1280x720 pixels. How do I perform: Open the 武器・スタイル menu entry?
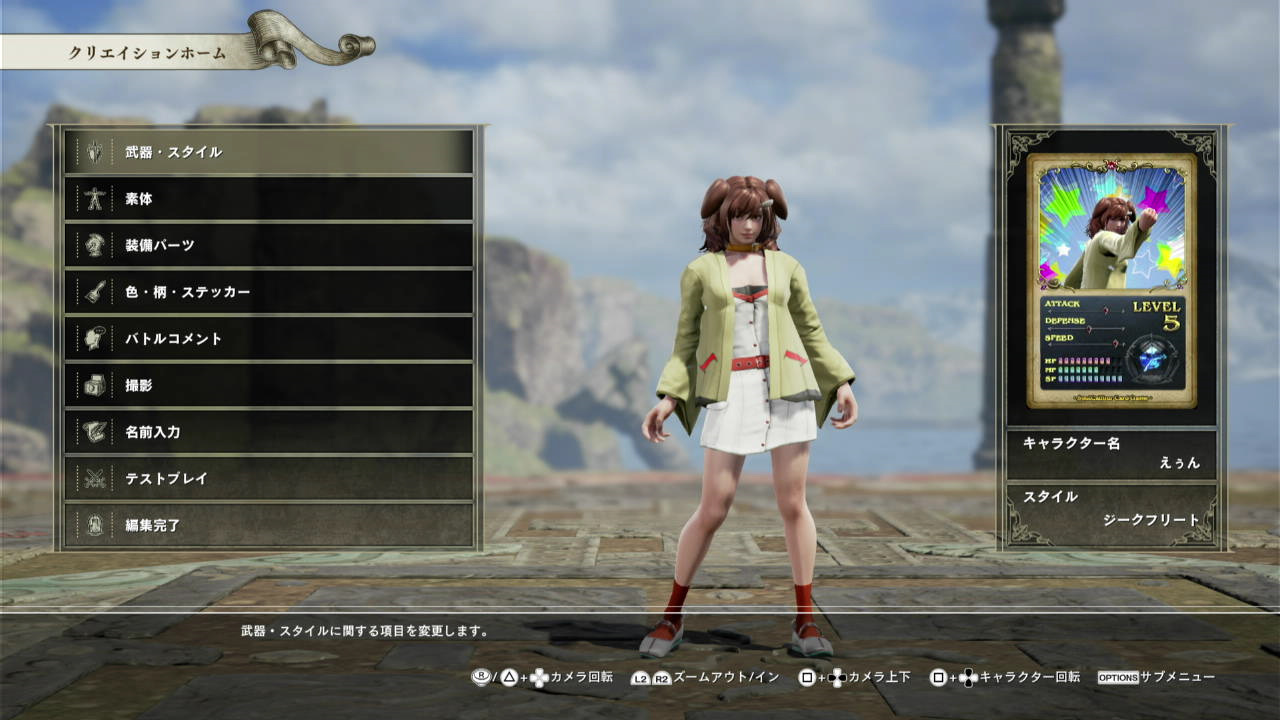(268, 152)
